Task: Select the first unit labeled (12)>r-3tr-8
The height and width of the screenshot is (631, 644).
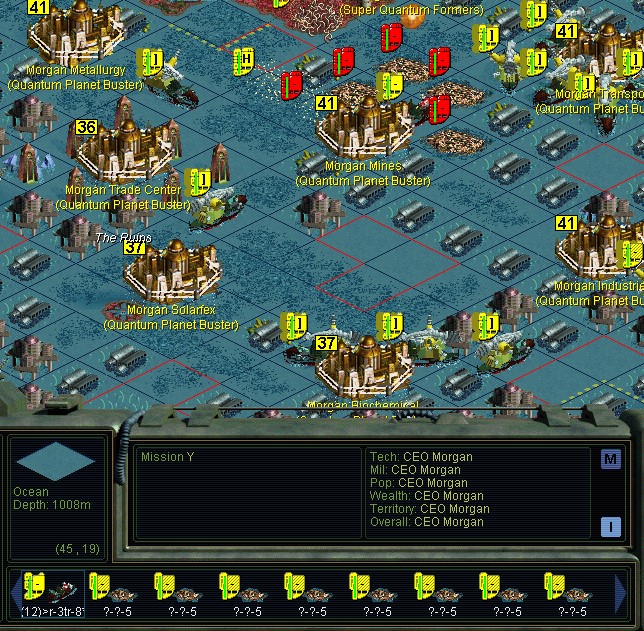Action: click(x=52, y=590)
